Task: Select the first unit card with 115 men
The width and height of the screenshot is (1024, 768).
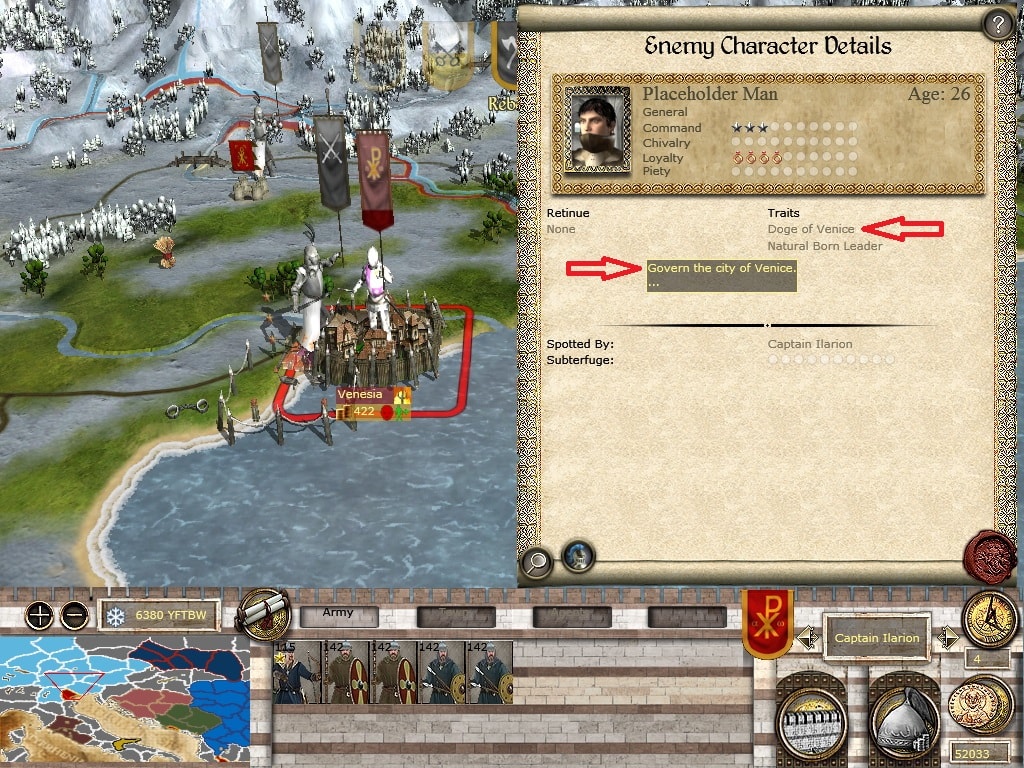Action: click(x=296, y=672)
